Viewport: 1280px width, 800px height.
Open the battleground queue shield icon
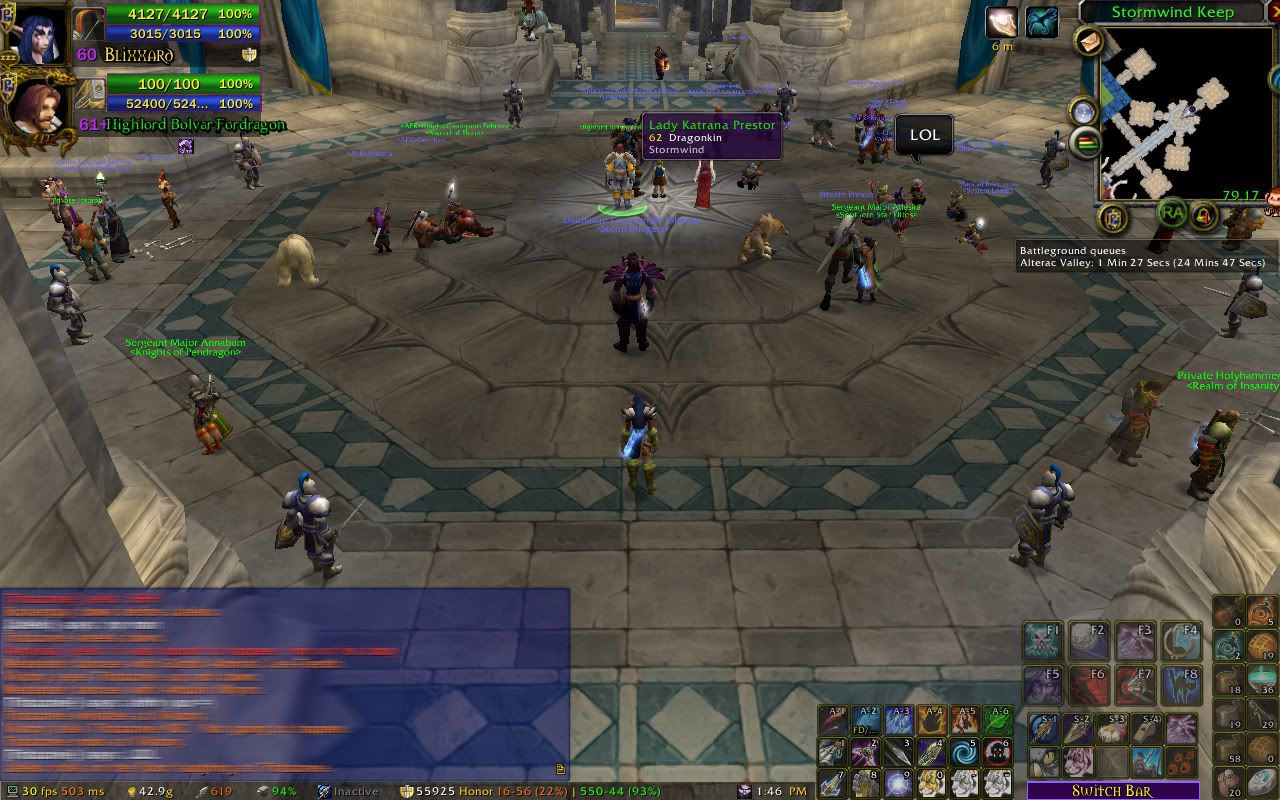1113,217
